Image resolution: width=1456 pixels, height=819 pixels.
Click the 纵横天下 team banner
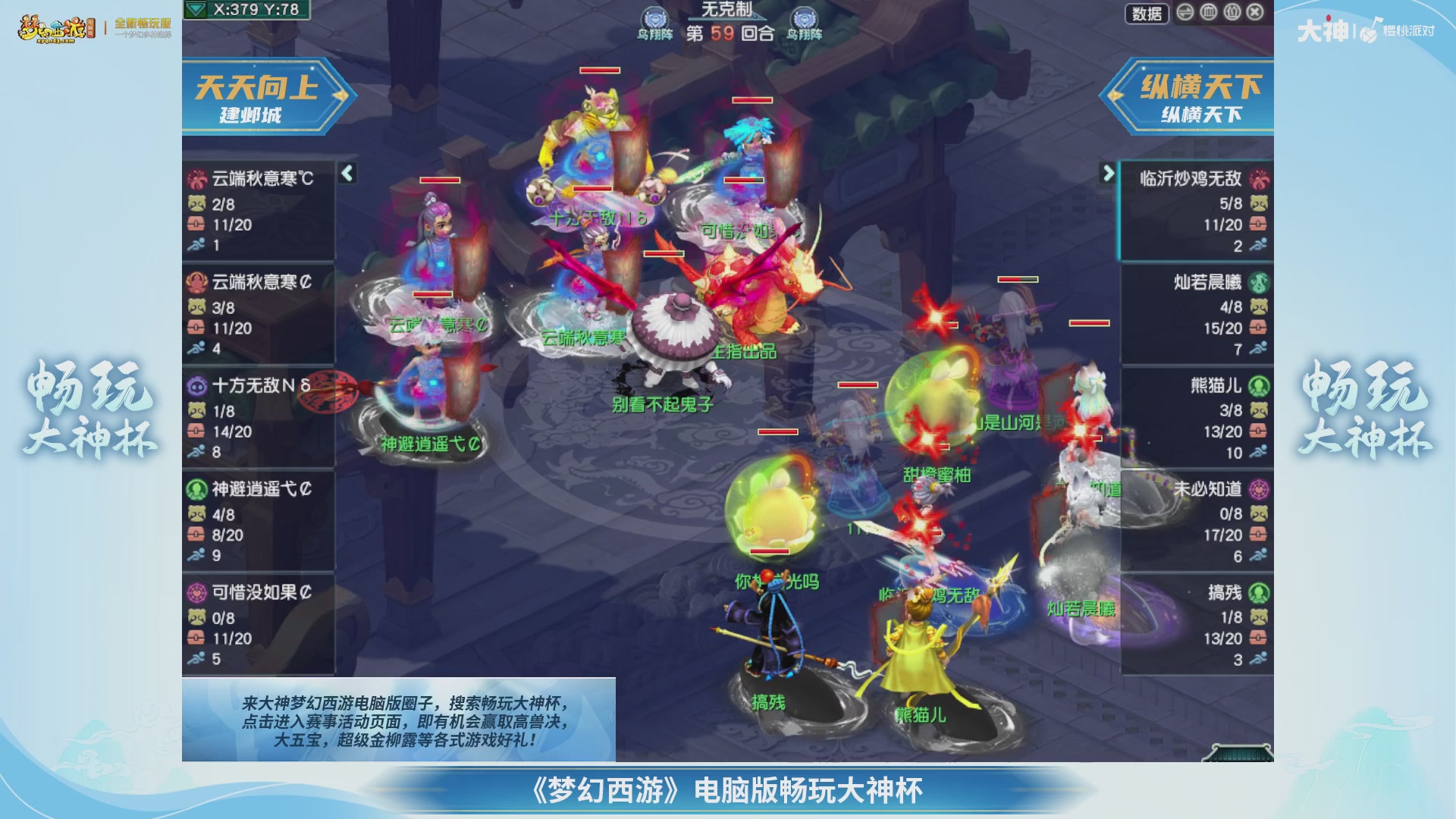[x=1198, y=97]
